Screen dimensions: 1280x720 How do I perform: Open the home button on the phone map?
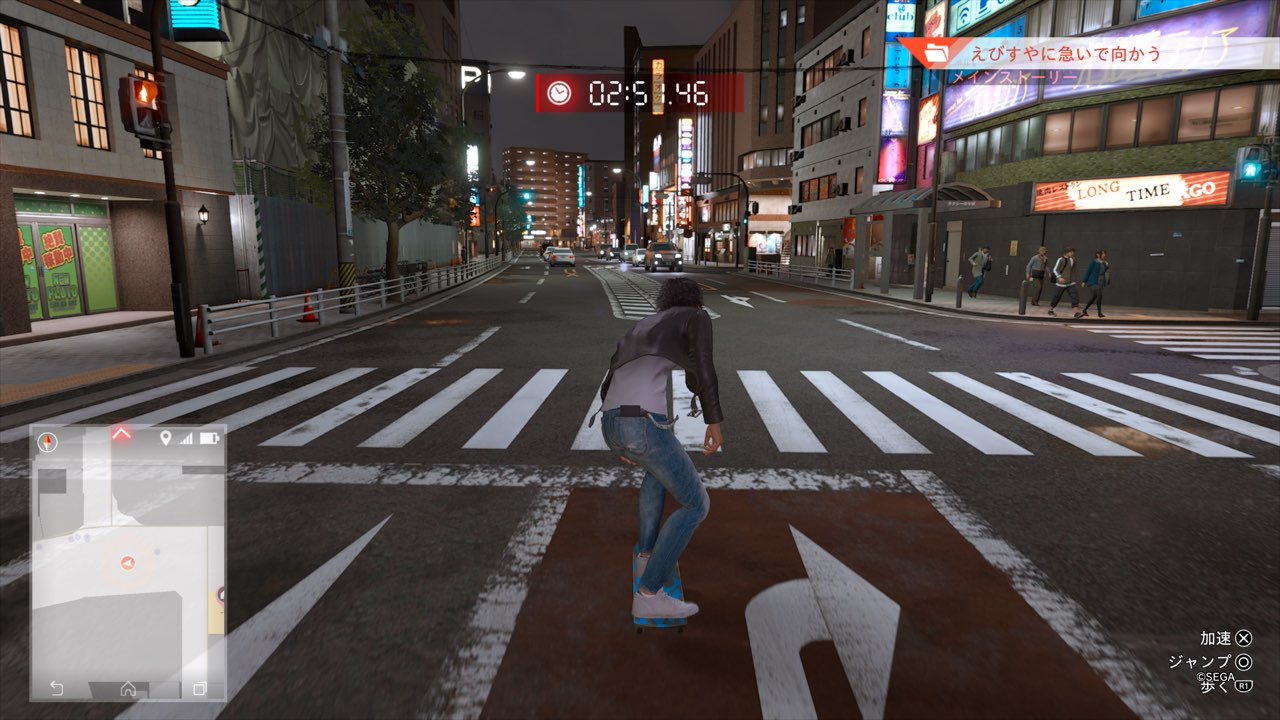128,688
